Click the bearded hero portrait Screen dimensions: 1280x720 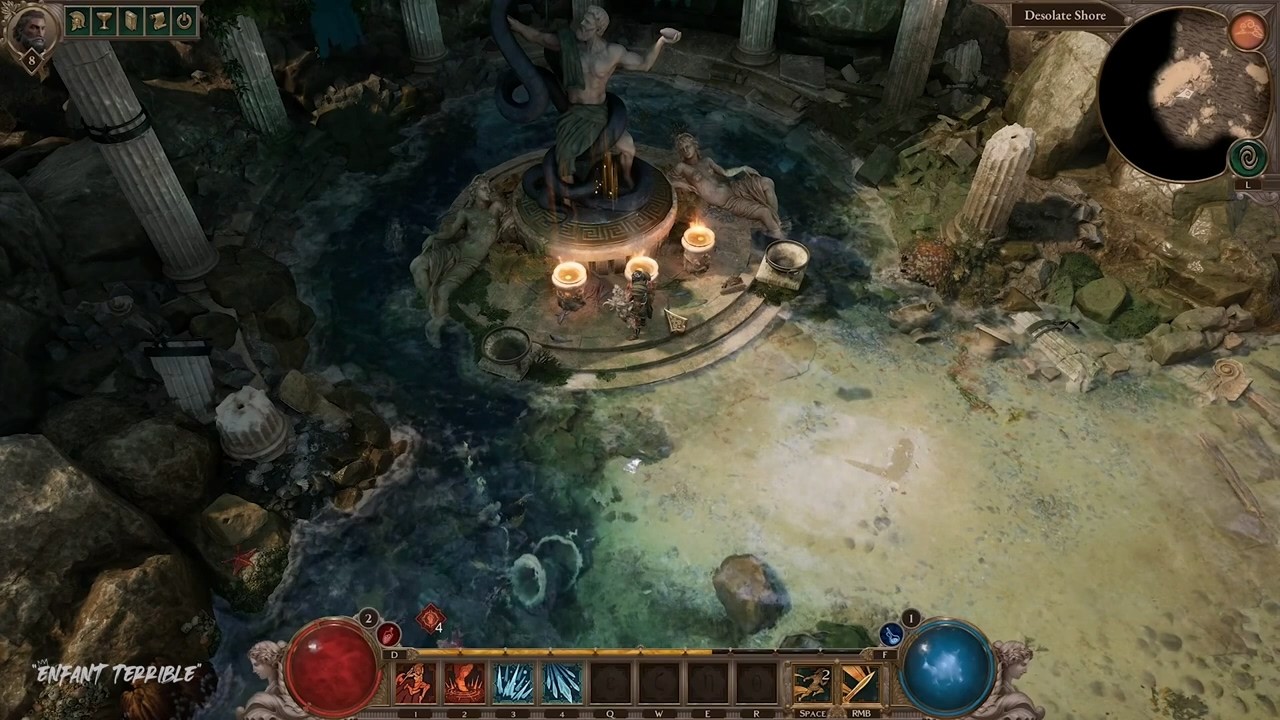(x=30, y=31)
